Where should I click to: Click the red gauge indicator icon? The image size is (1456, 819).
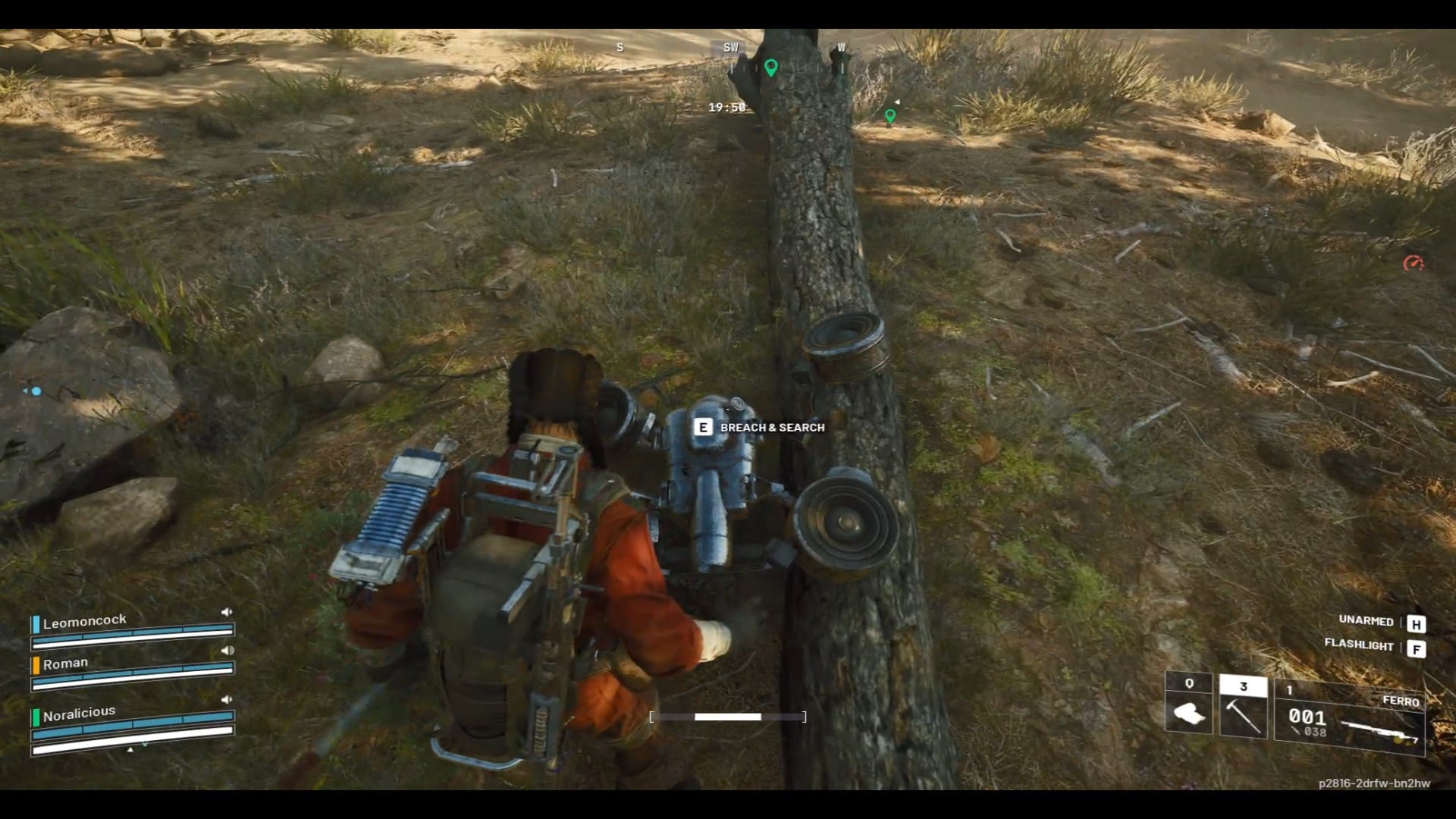1412,264
